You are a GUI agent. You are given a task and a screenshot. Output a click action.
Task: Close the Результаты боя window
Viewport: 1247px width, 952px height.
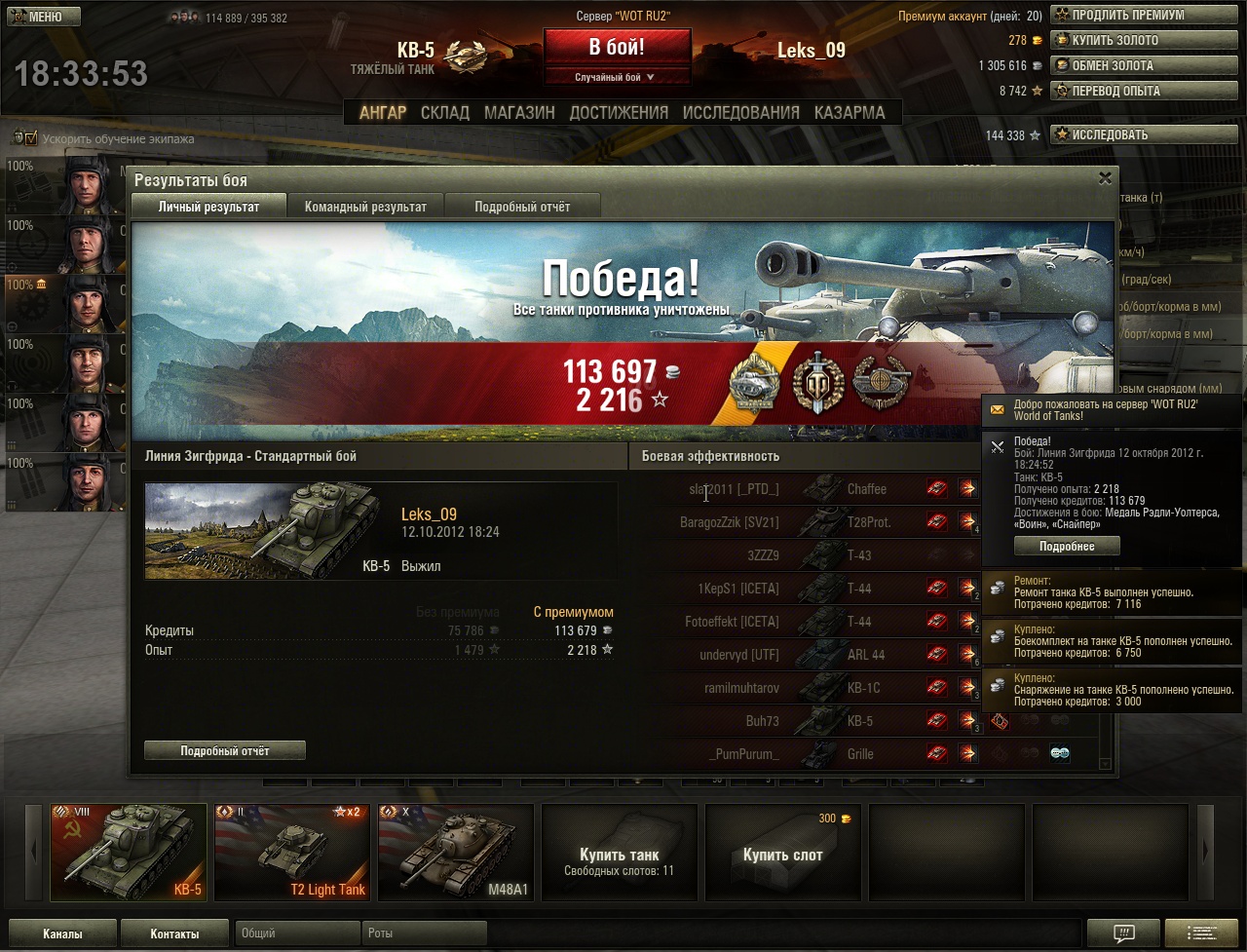pos(1105,178)
